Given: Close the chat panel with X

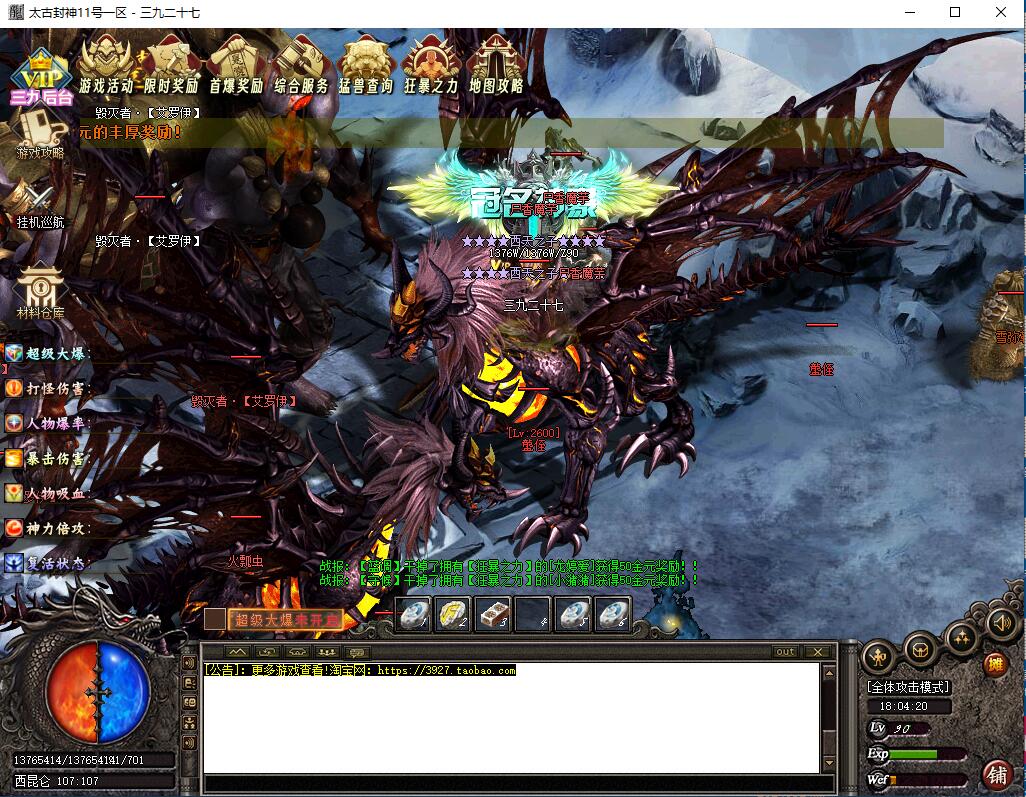Looking at the screenshot, I should (x=818, y=652).
